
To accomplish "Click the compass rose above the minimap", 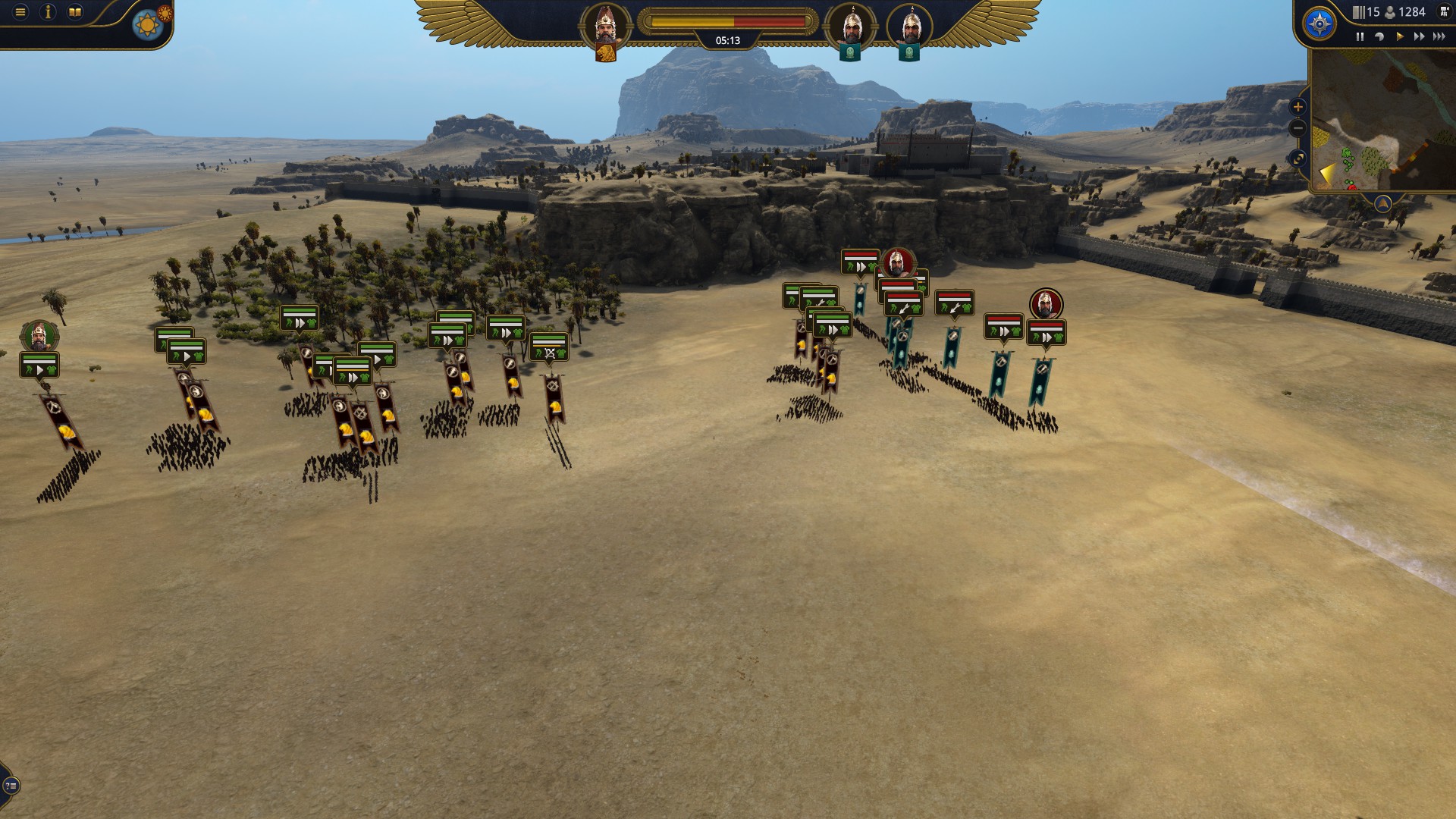I will pos(1319,24).
